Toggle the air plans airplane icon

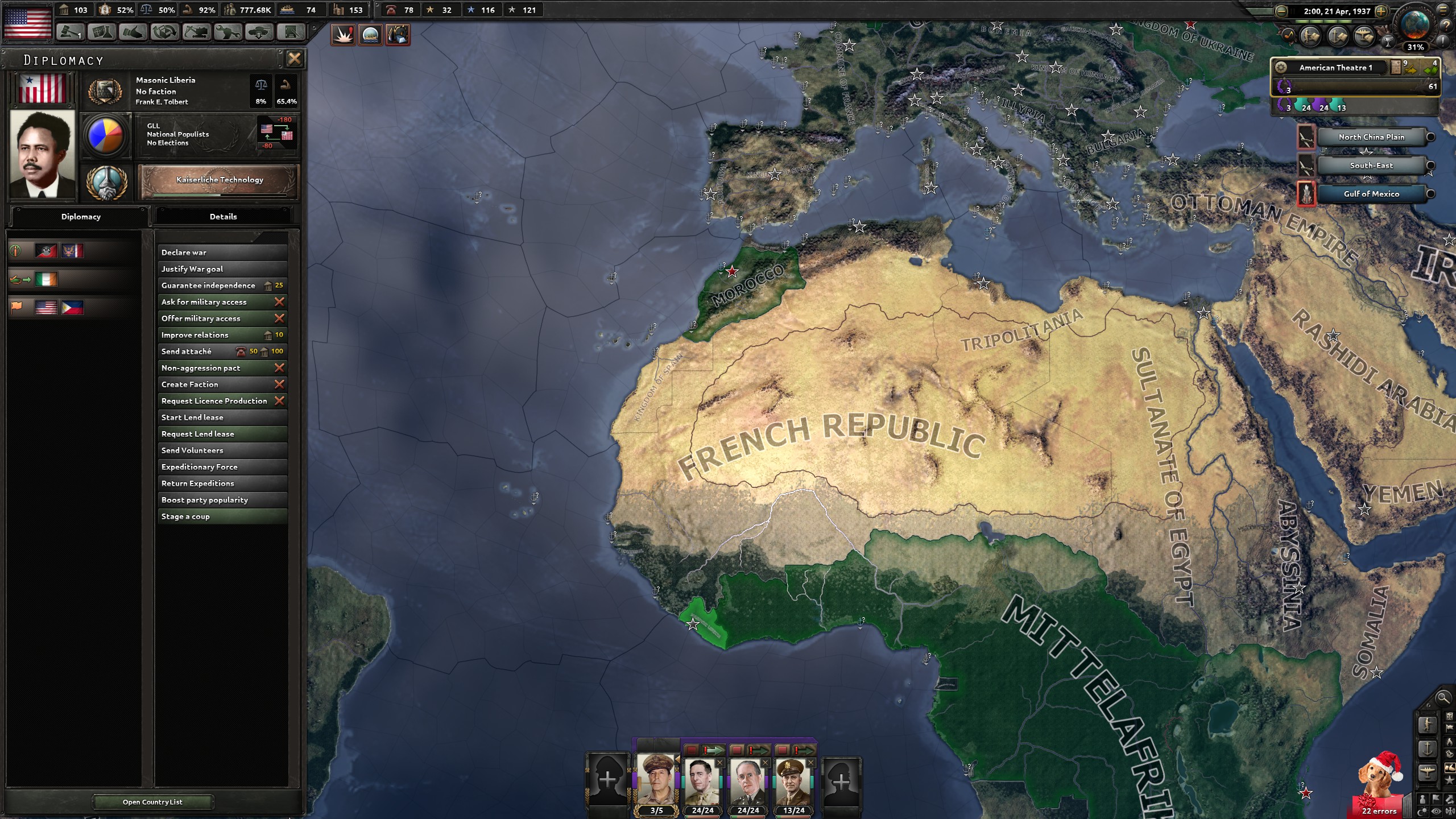click(x=1364, y=36)
